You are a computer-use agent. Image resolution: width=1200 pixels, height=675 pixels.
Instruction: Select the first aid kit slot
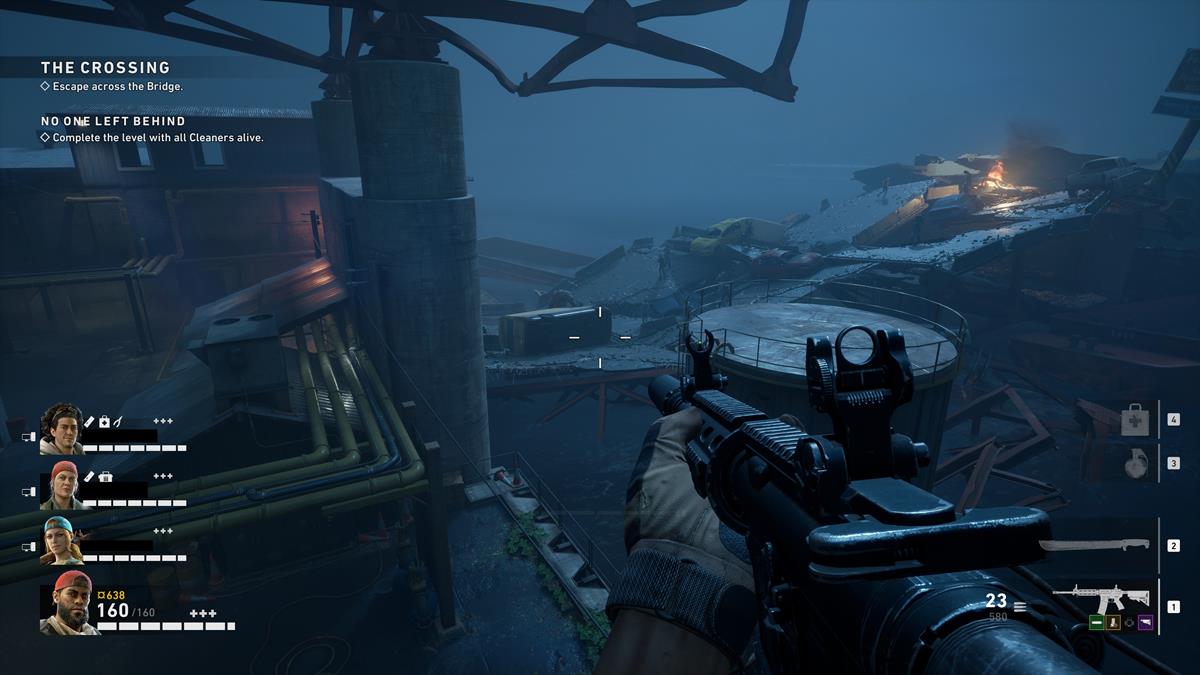point(1133,420)
